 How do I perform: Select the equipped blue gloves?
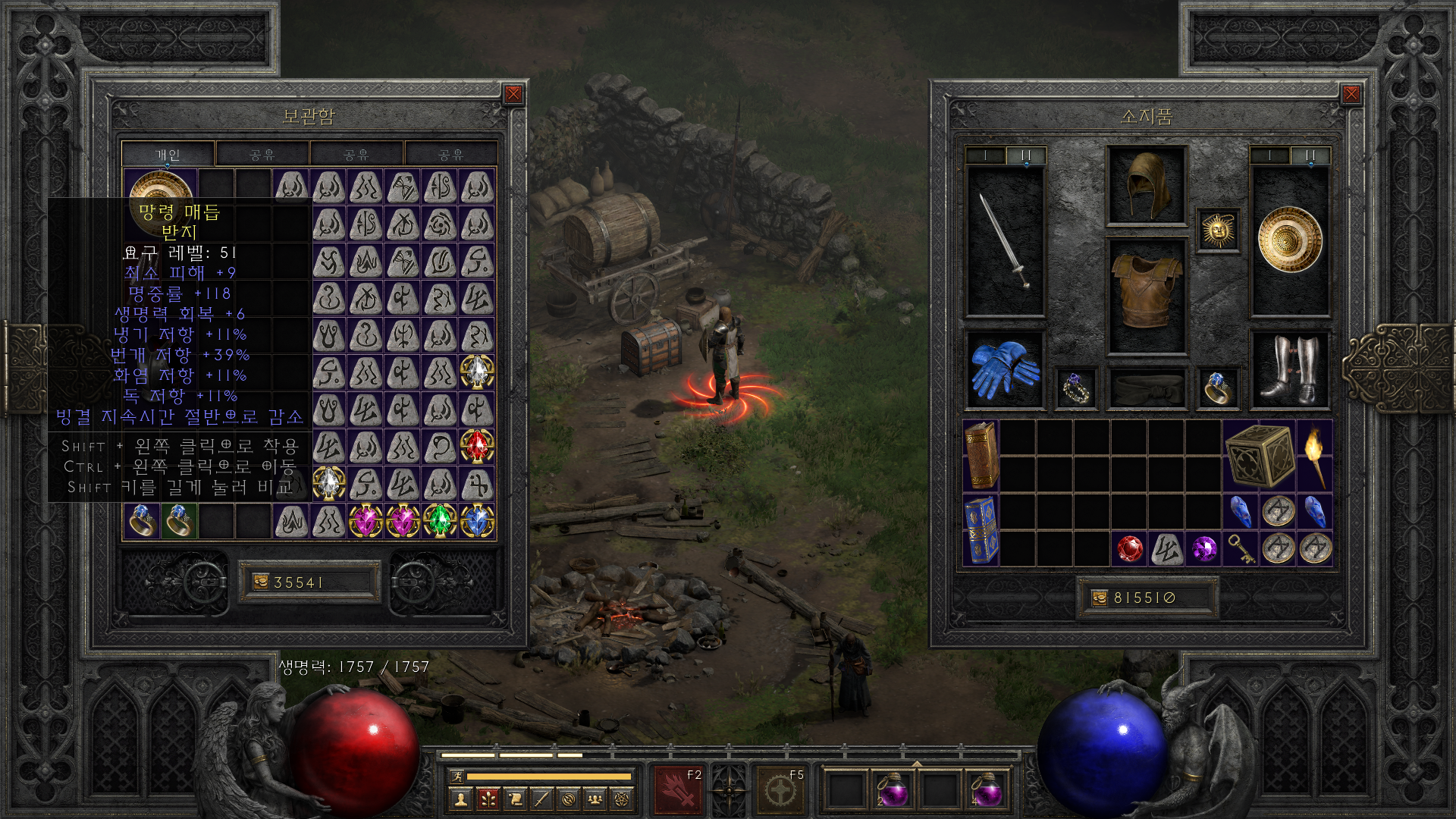click(x=1005, y=370)
